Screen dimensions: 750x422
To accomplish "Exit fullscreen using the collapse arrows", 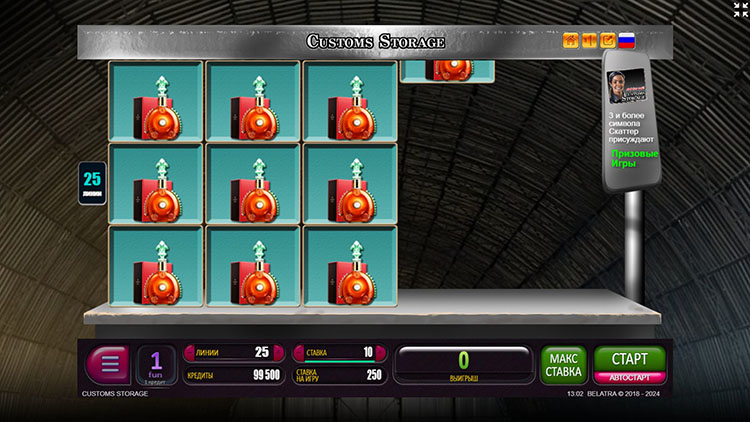I will click(738, 11).
